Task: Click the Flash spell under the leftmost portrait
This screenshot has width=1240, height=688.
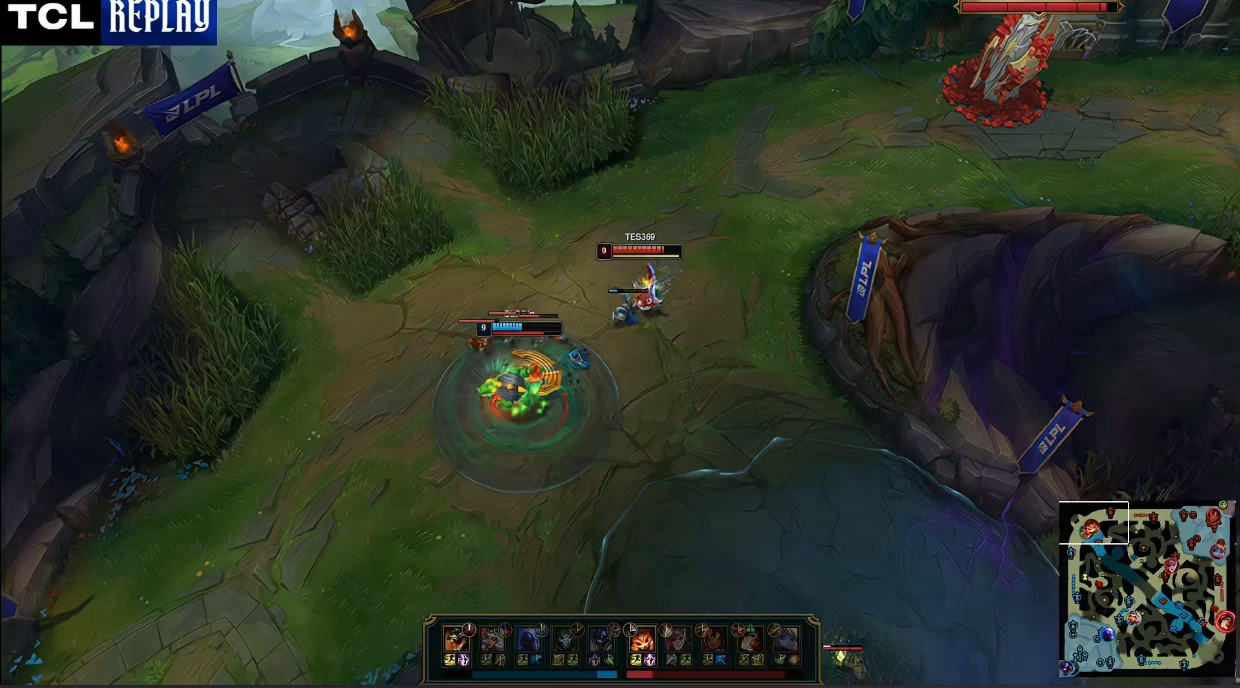Action: pos(450,660)
